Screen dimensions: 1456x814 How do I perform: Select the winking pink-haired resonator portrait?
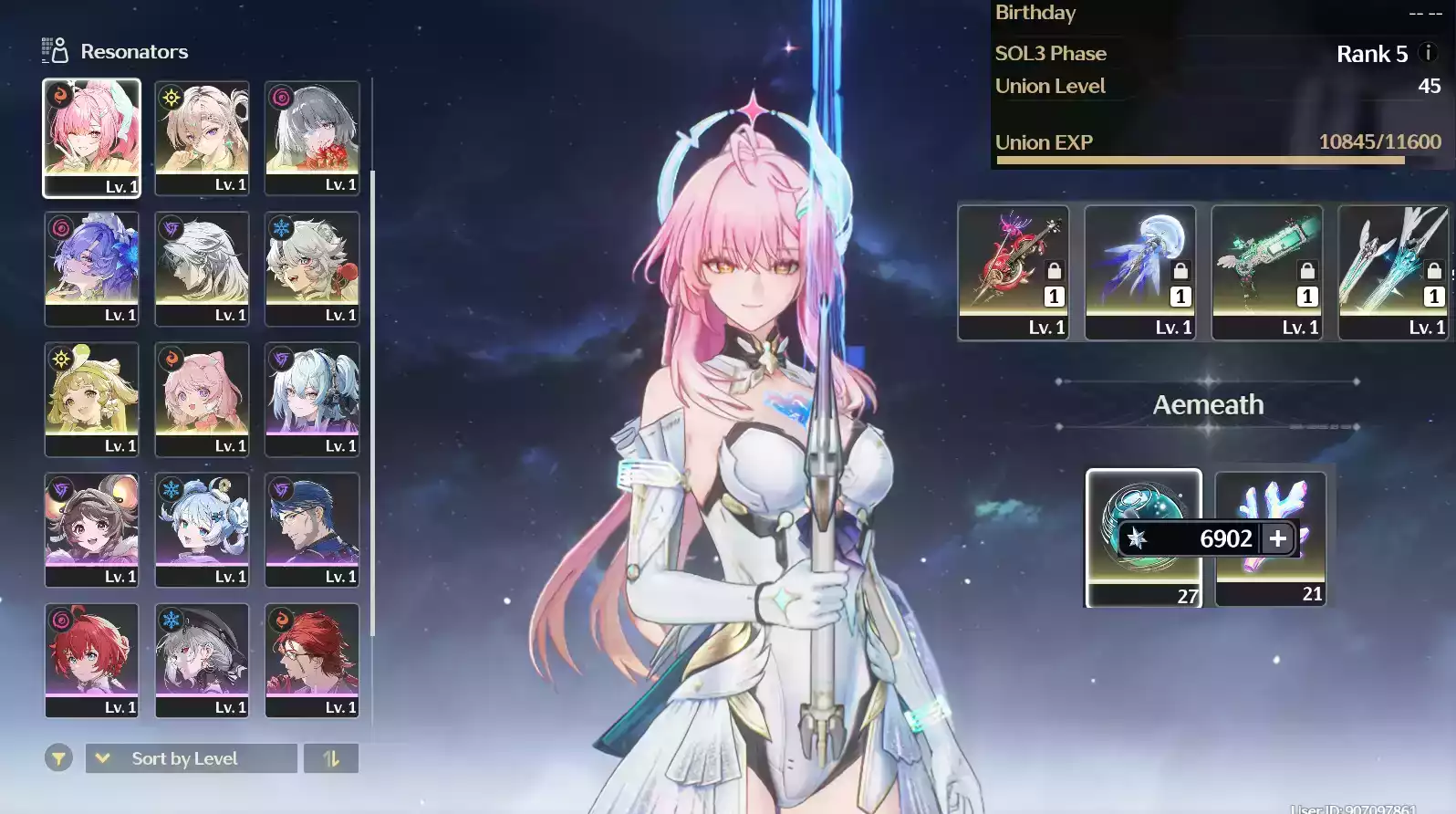pos(91,137)
